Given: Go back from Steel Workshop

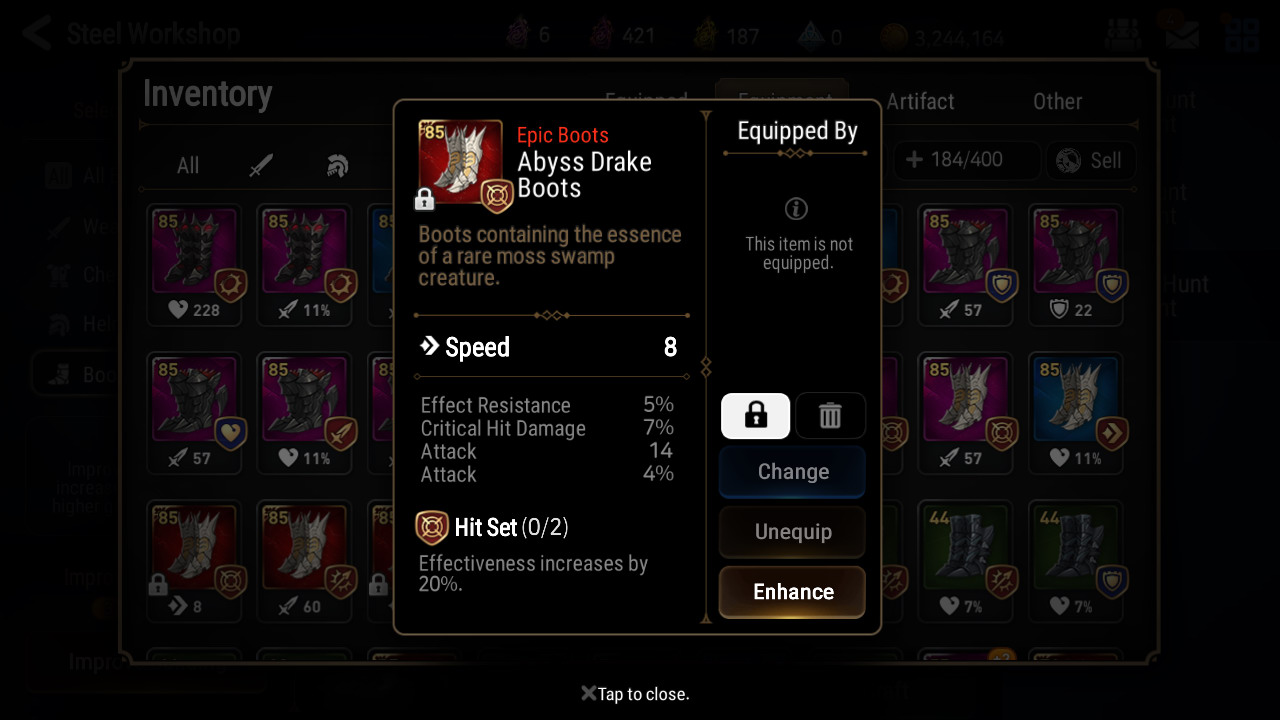Looking at the screenshot, I should click(x=37, y=34).
